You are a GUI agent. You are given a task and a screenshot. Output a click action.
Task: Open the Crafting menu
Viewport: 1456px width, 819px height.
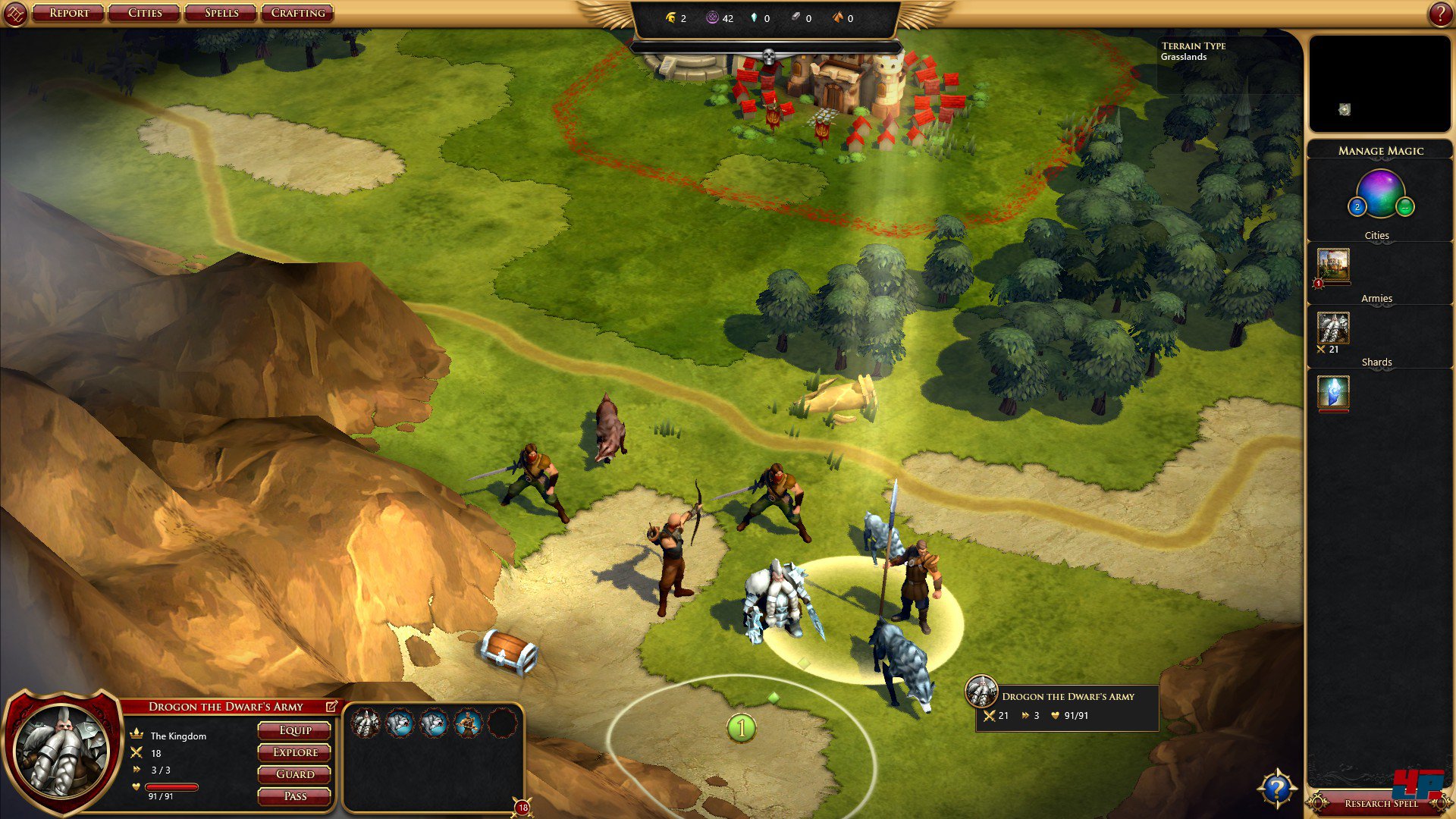pyautogui.click(x=298, y=13)
